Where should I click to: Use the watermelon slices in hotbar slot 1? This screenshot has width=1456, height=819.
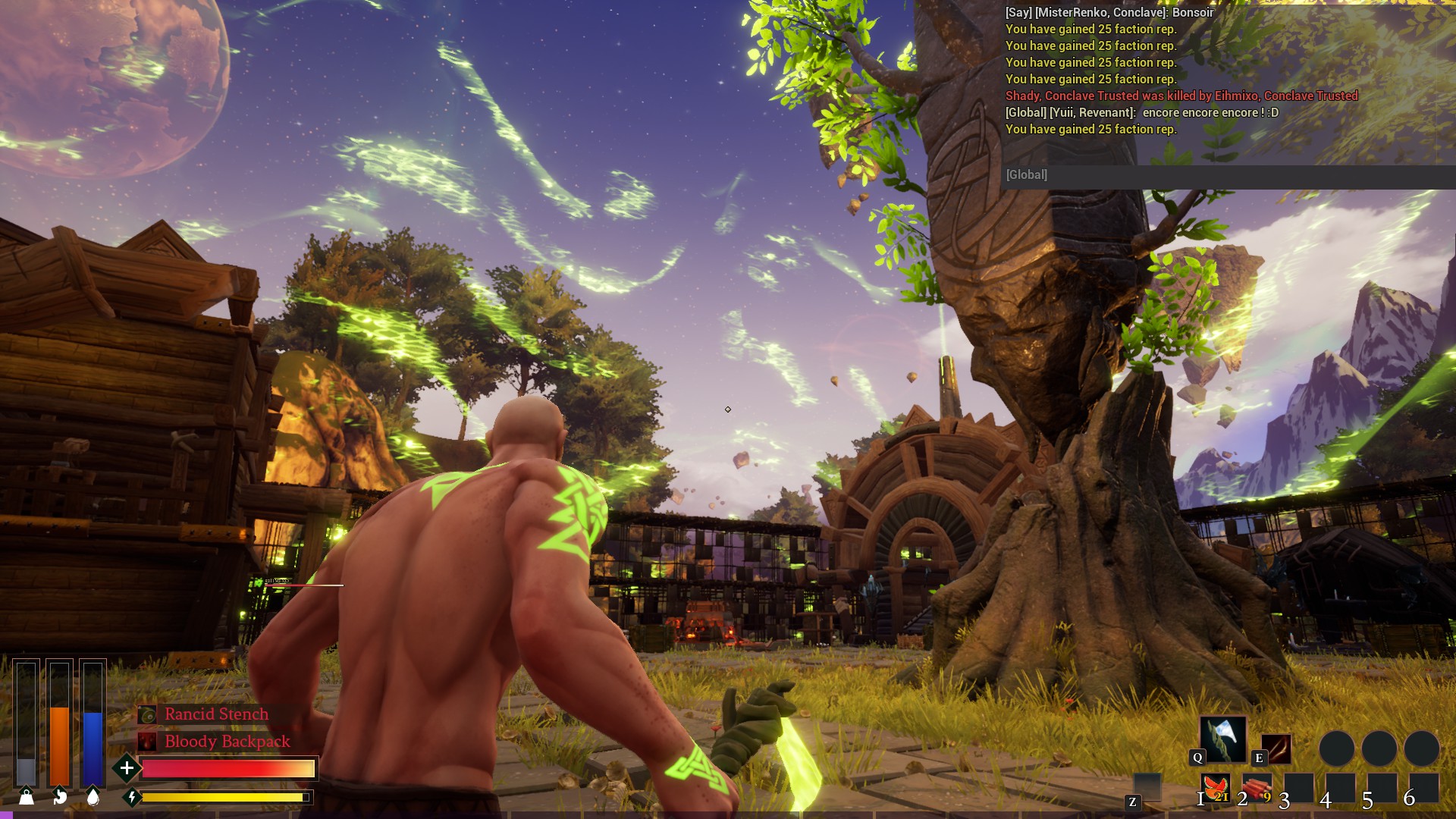click(x=1215, y=788)
